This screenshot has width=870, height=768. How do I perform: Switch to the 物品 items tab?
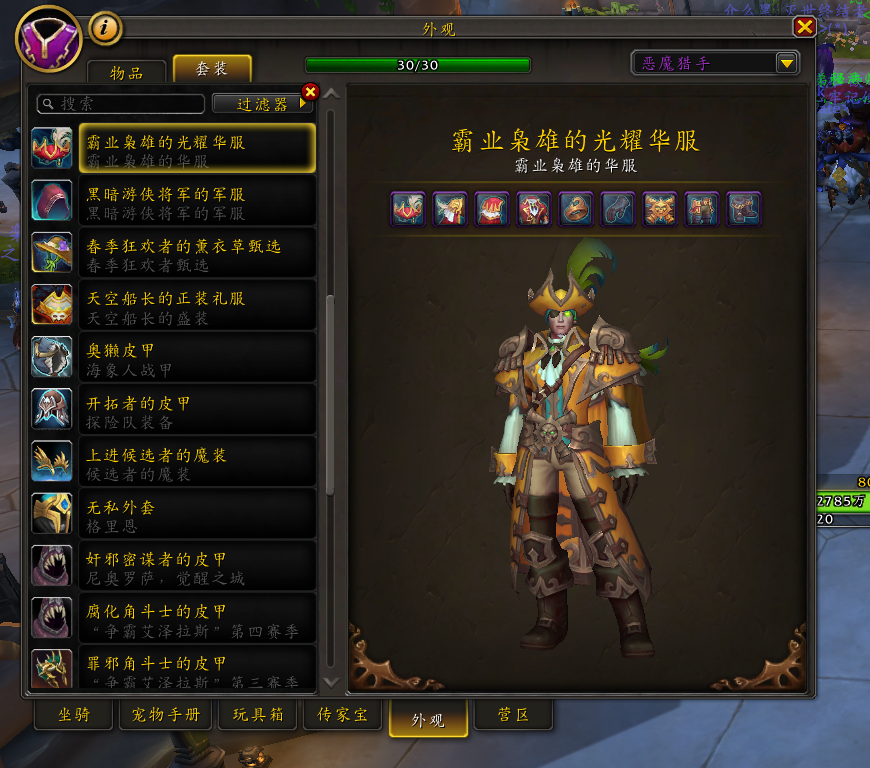click(x=126, y=72)
